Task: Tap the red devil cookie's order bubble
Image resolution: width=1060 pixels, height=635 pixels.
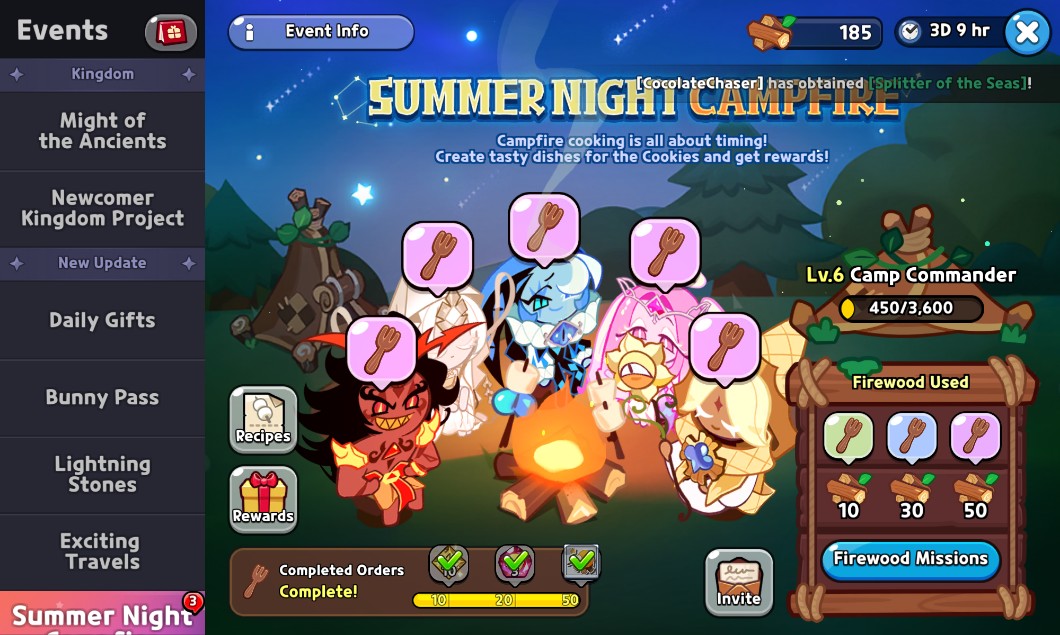Action: click(382, 350)
